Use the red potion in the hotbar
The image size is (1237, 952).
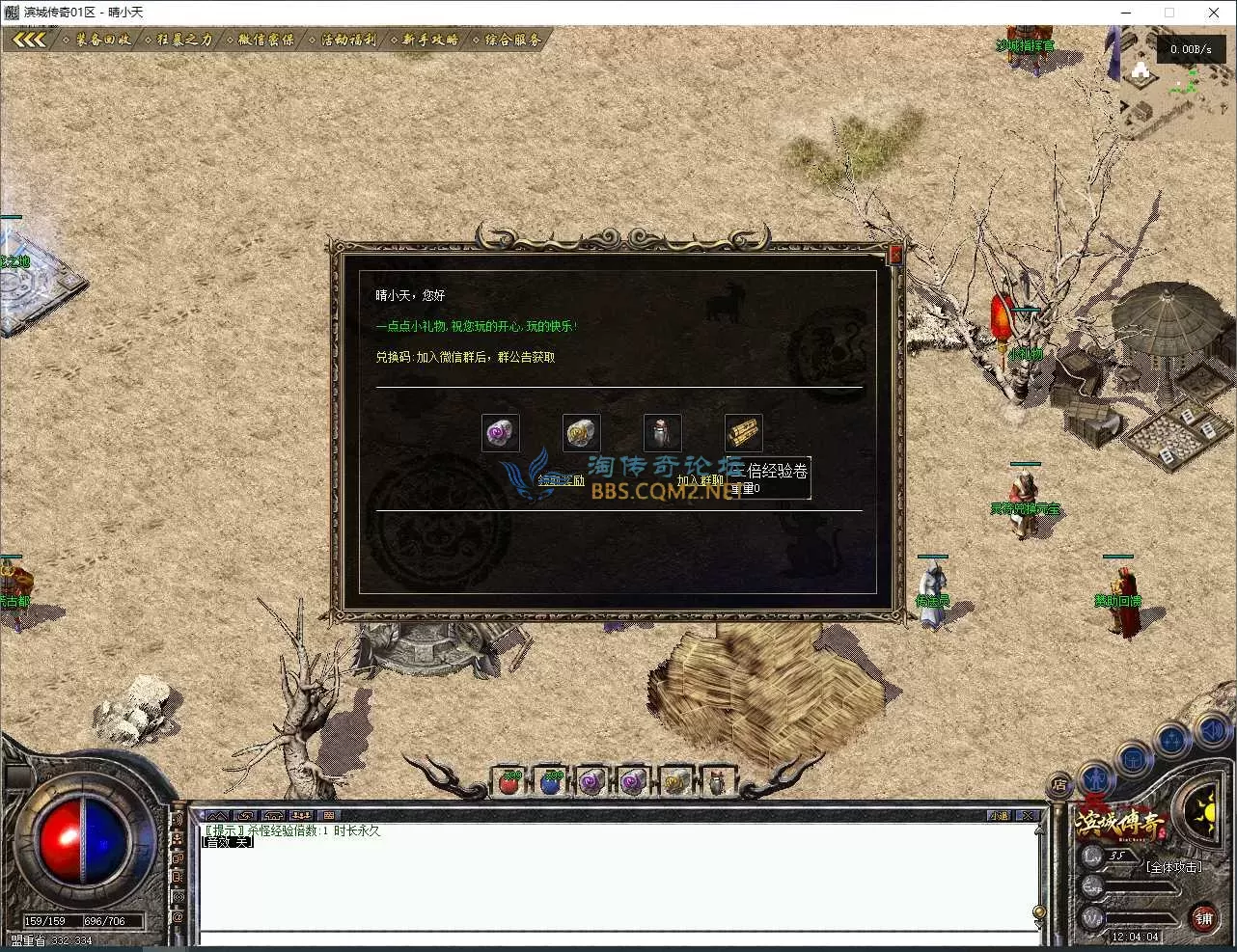tap(509, 782)
